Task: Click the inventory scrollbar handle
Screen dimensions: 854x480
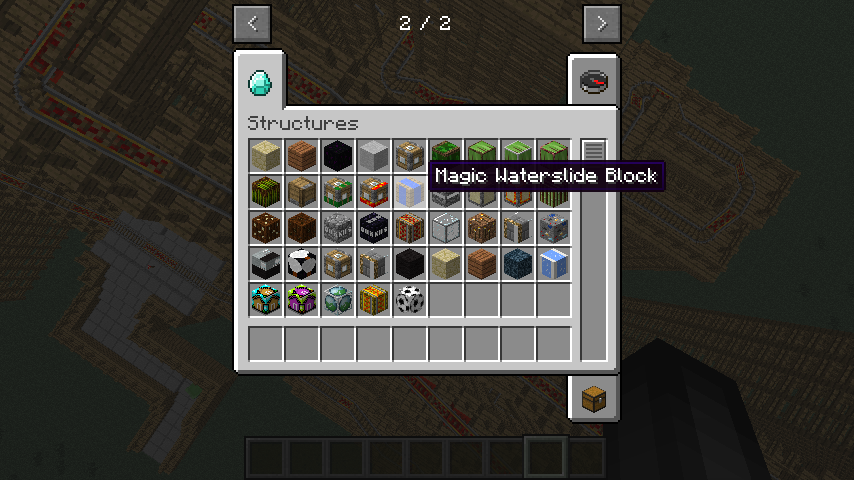Action: (x=594, y=151)
